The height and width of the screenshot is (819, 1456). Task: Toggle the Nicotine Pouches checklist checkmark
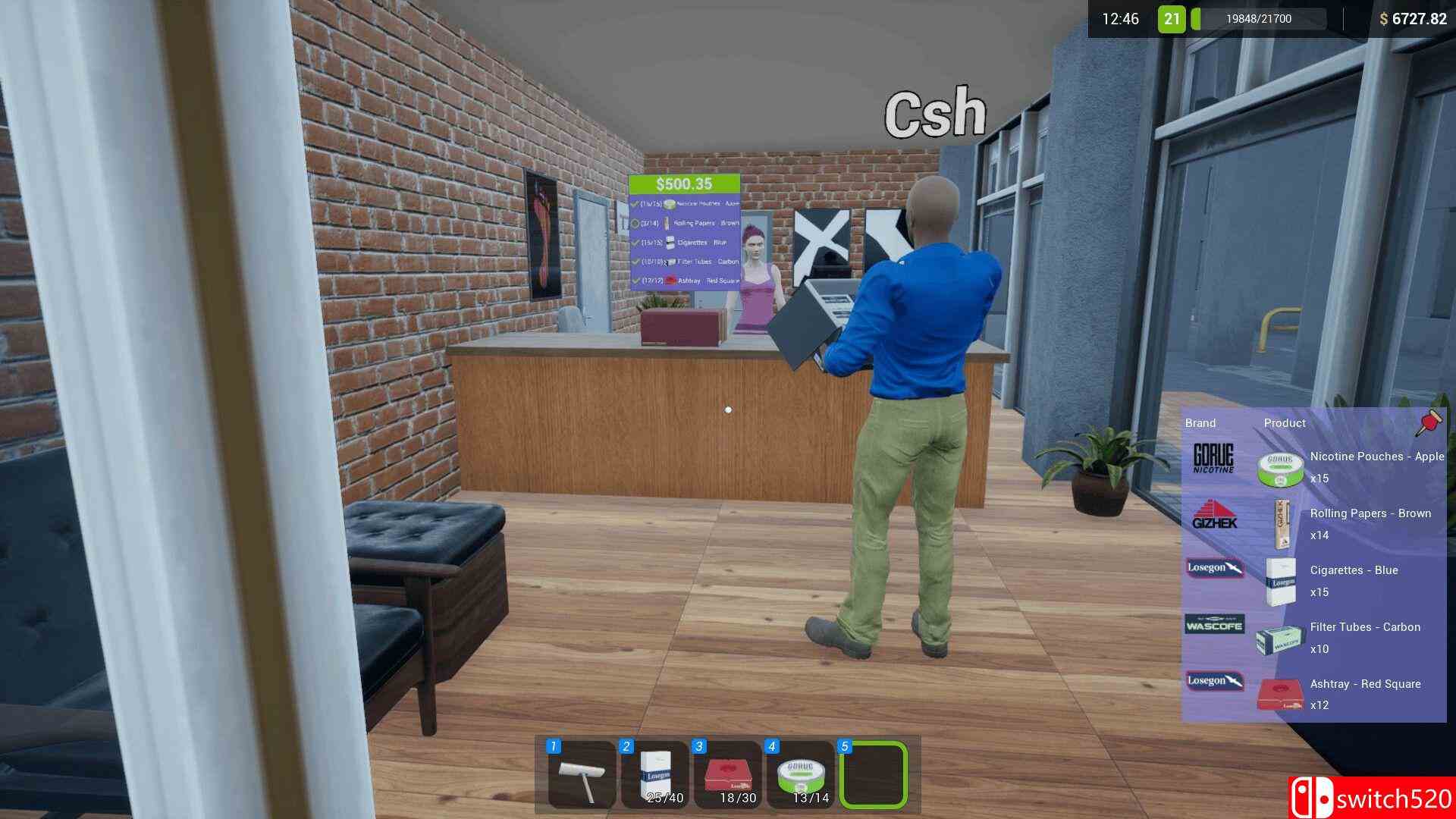[x=635, y=203]
